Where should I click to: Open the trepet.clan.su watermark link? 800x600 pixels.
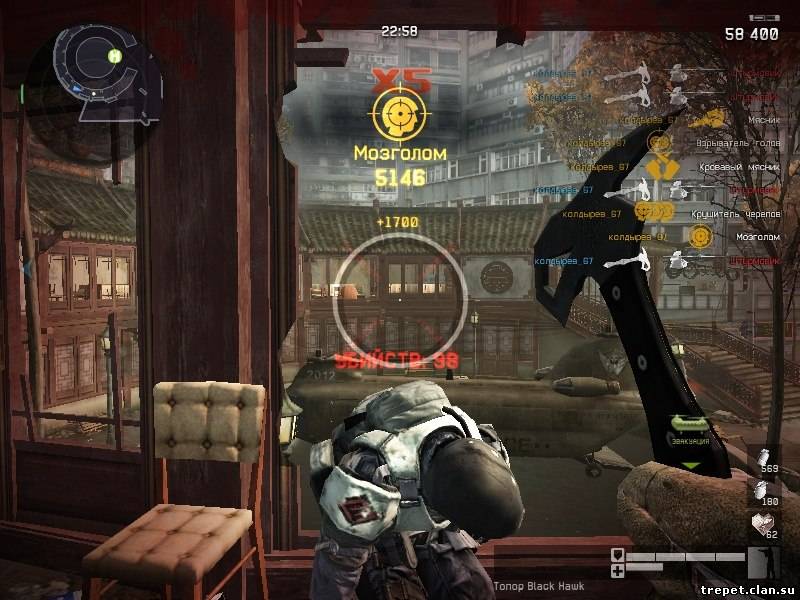coord(746,588)
